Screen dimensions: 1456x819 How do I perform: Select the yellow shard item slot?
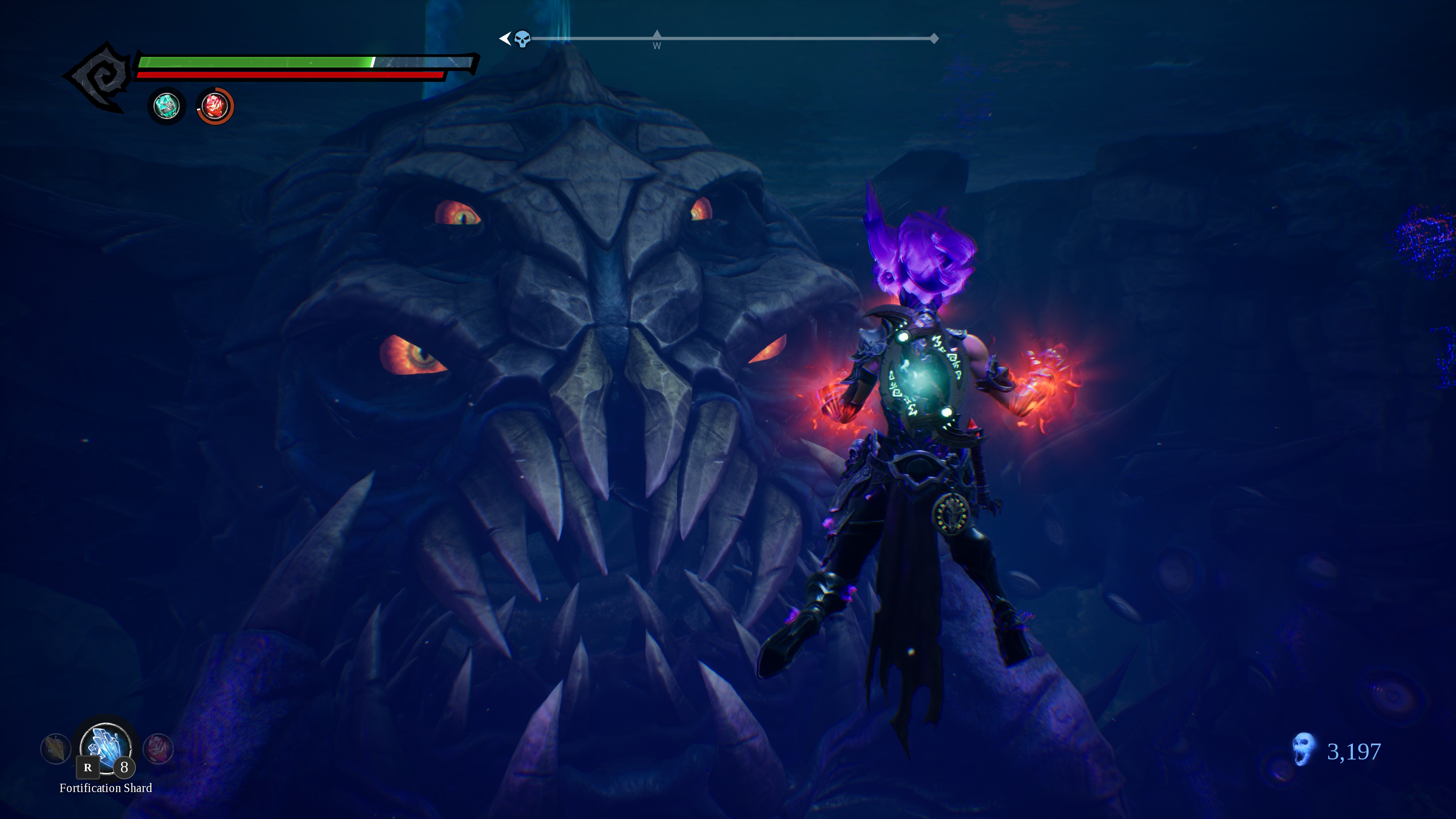click(55, 748)
